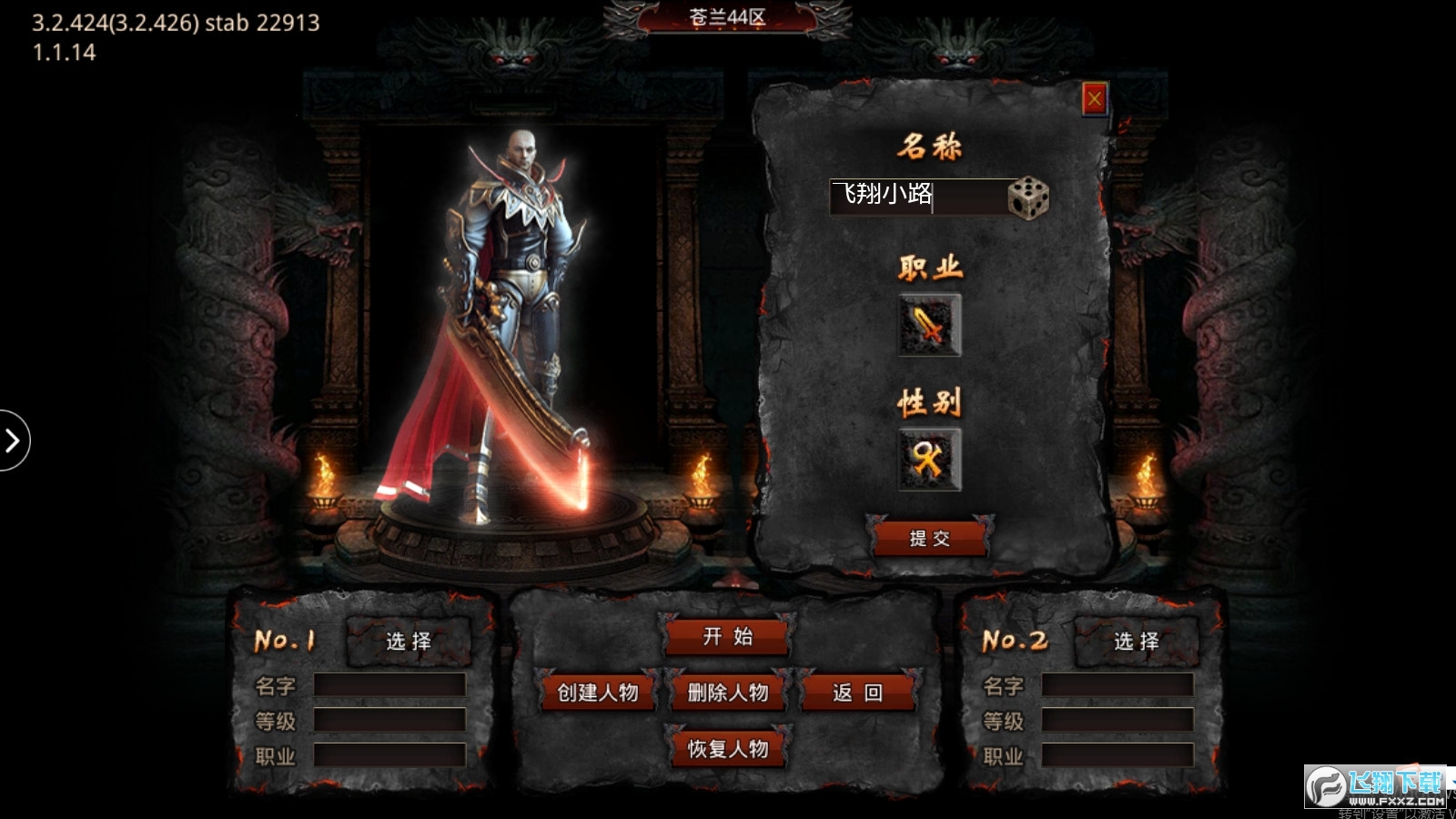Close the character creation panel
1456x819 pixels.
pos(1094,98)
